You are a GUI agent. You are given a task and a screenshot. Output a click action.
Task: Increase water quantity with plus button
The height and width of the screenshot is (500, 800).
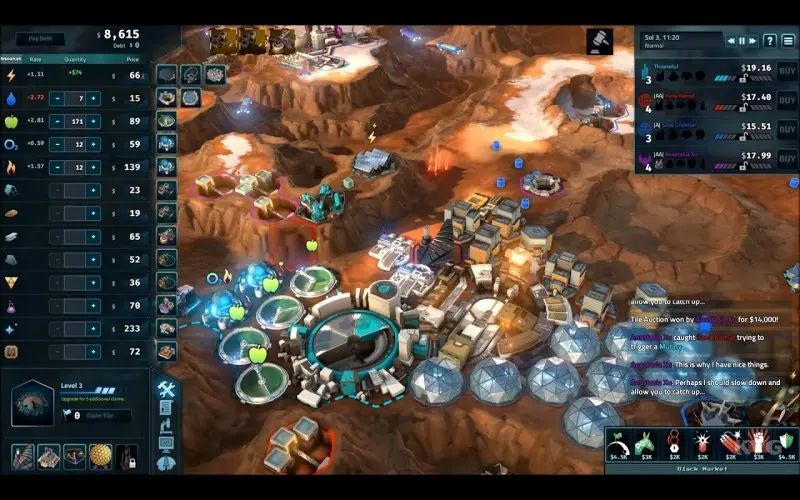pos(94,98)
